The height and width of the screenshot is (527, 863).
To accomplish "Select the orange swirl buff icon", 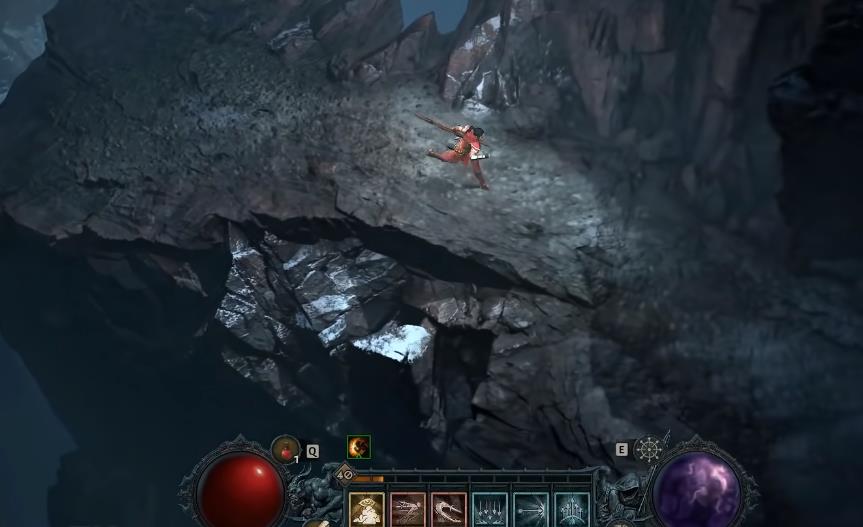I will [358, 447].
